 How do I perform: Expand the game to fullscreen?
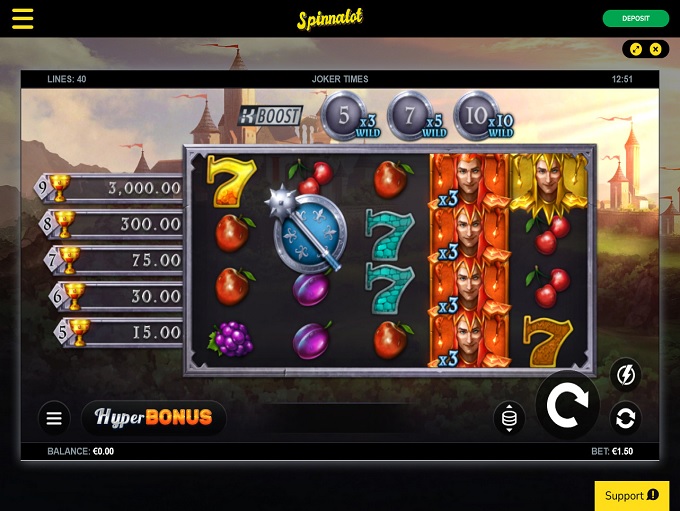pyautogui.click(x=636, y=49)
